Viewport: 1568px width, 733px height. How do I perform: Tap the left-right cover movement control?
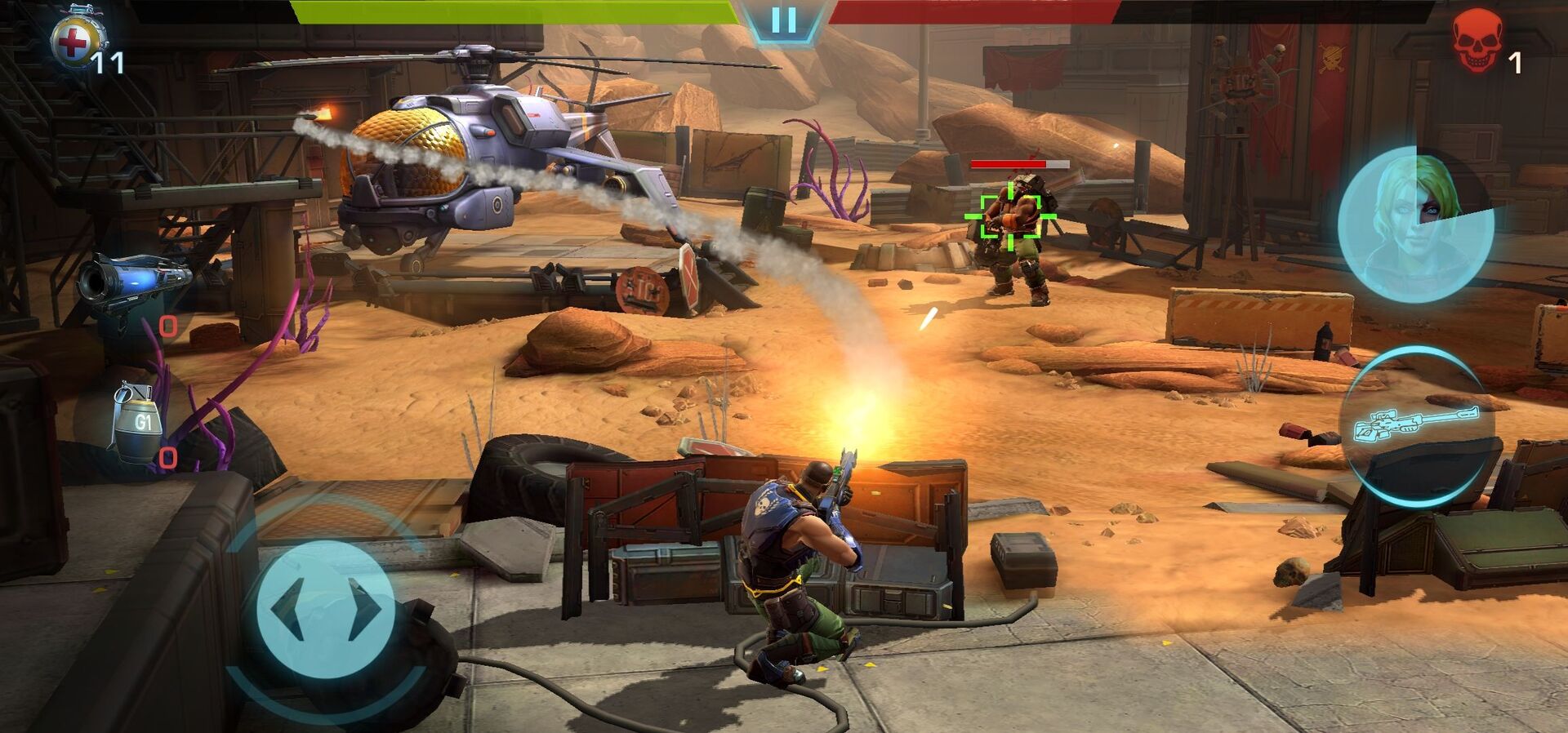point(326,611)
